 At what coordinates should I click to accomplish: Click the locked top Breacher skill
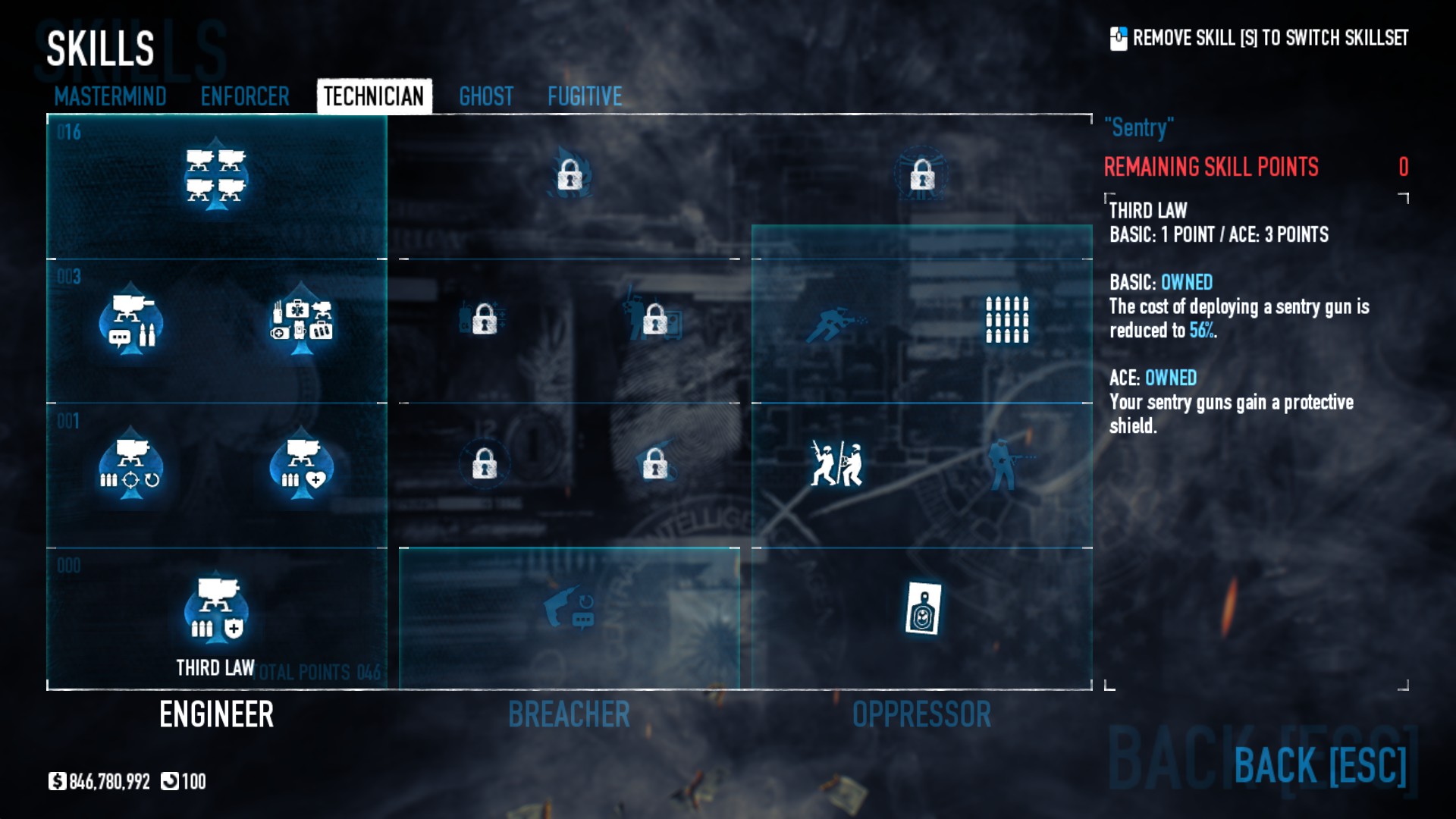click(x=570, y=175)
